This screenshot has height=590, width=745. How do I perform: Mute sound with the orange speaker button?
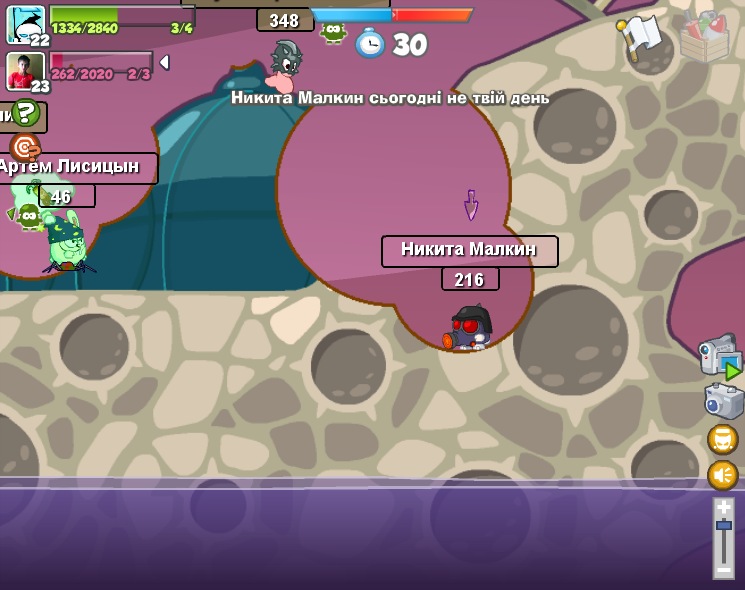723,475
